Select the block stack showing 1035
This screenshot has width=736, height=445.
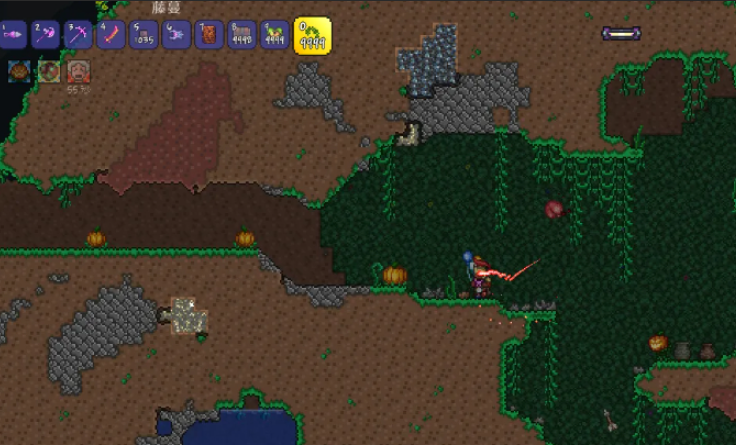click(143, 35)
